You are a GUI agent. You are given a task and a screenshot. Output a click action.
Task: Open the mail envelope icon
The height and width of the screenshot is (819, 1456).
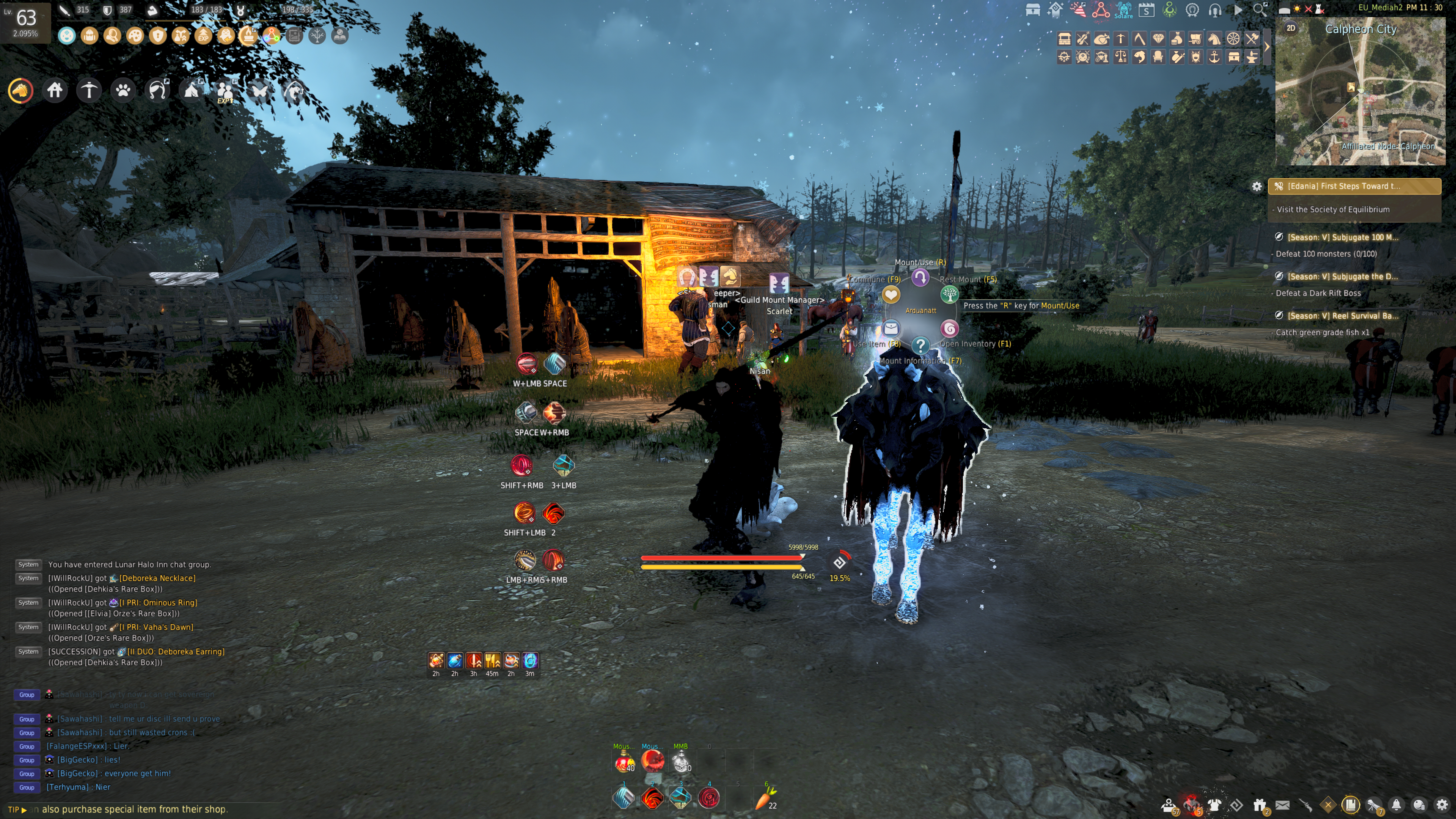click(1282, 805)
